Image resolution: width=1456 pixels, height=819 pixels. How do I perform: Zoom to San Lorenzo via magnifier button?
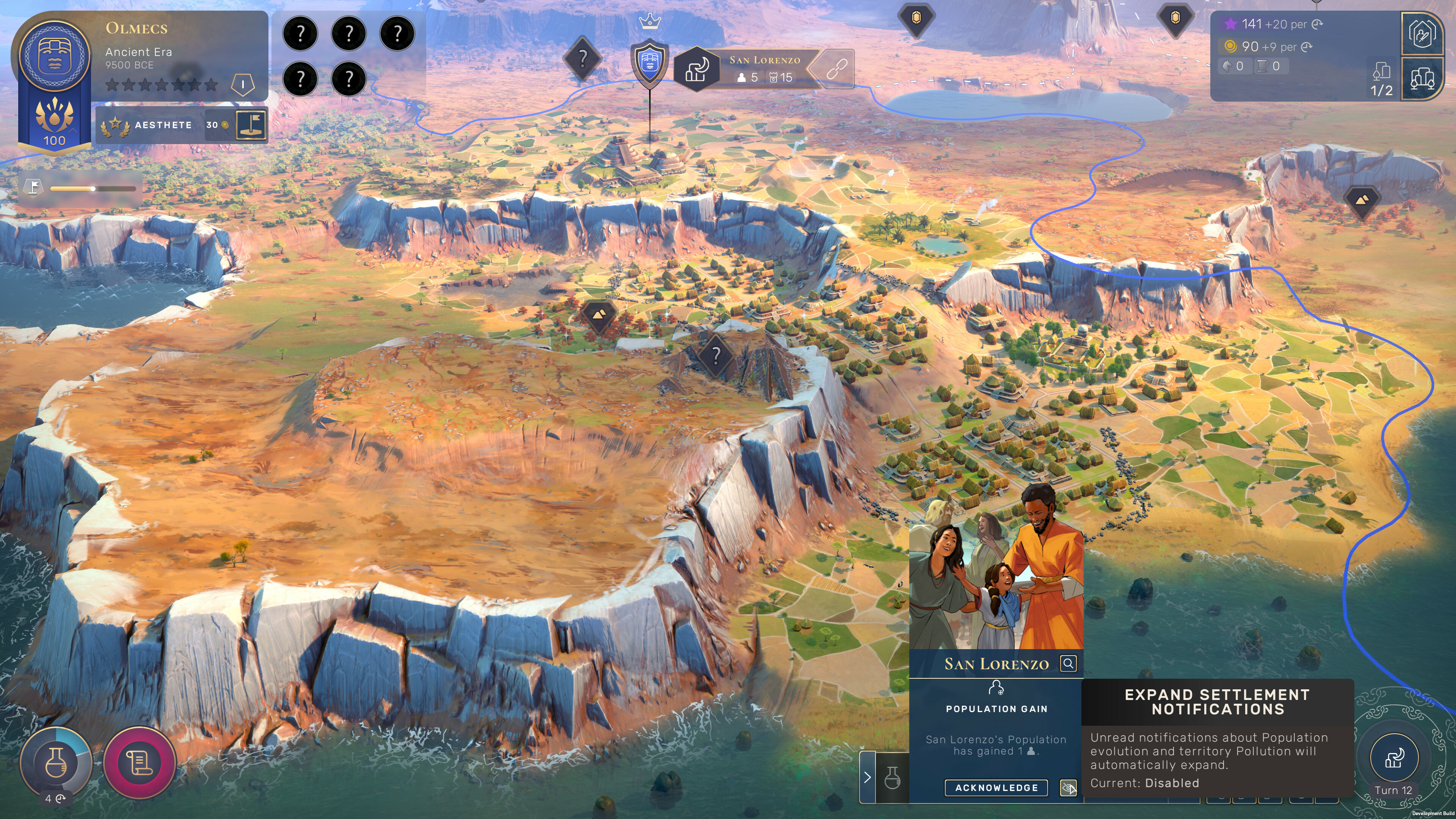tap(1068, 663)
